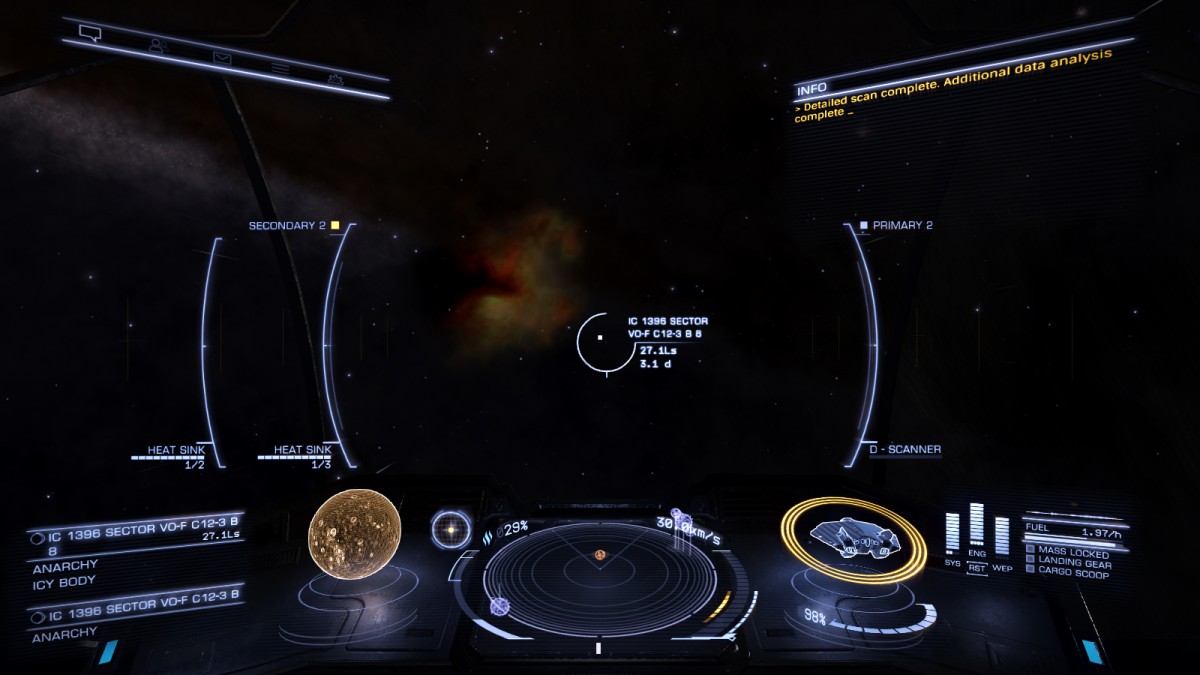
Task: Select the Primary 2 fire group label
Action: pyautogui.click(x=901, y=226)
